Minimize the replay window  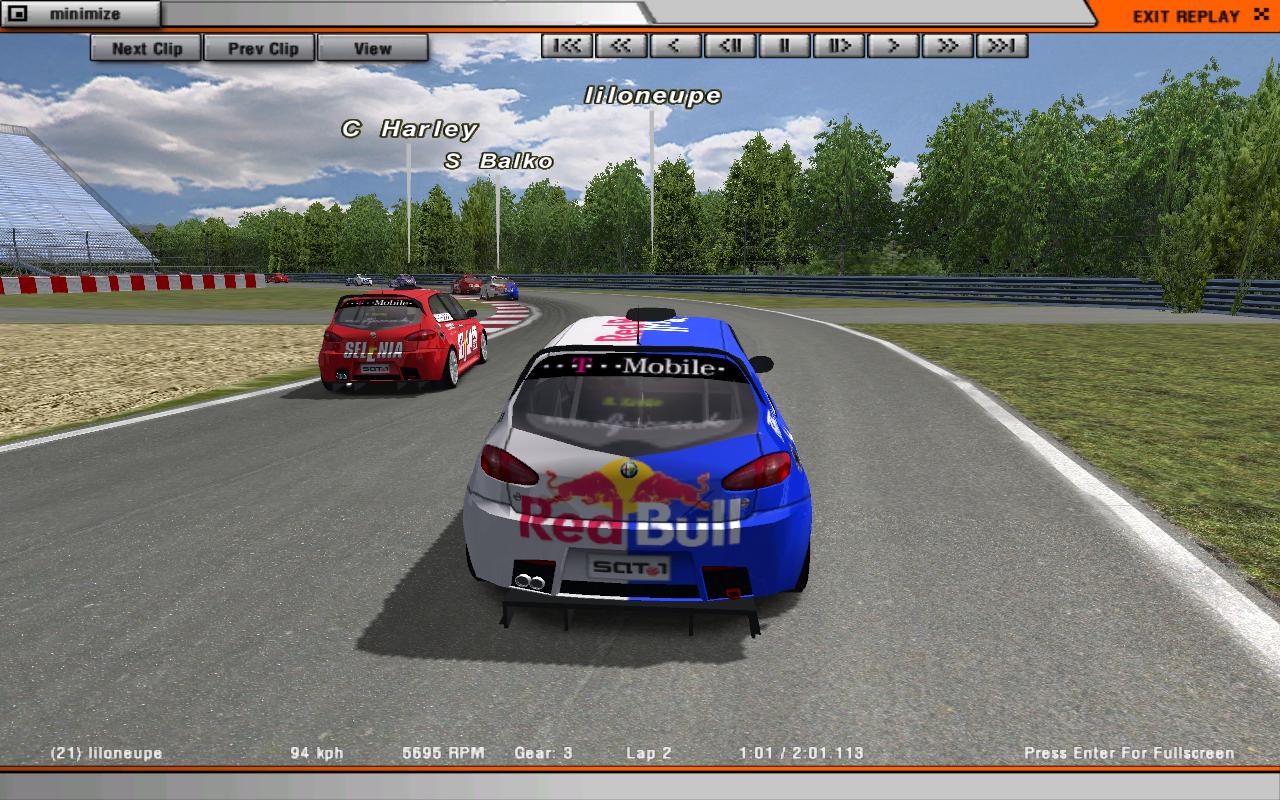click(80, 15)
